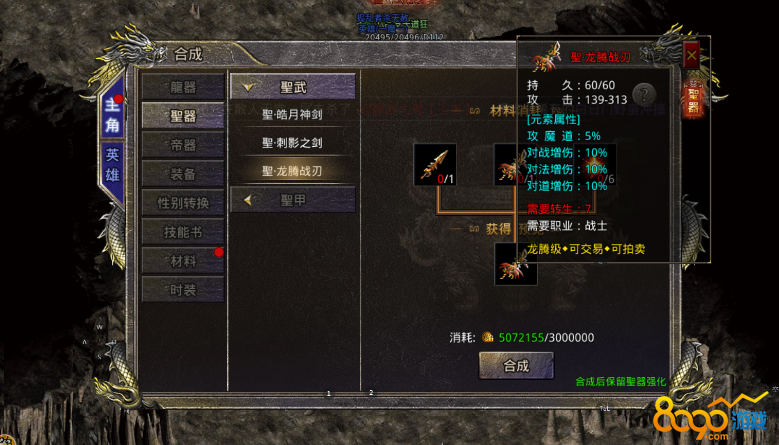Select the 帝器 category
The image size is (779, 445).
click(x=182, y=145)
